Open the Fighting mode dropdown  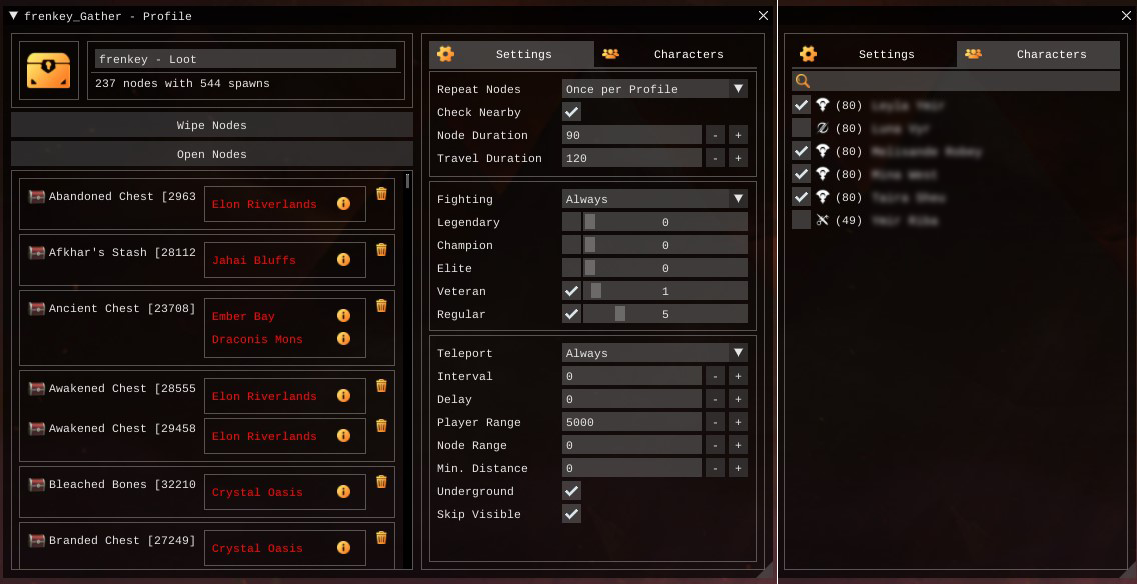pyautogui.click(x=654, y=199)
